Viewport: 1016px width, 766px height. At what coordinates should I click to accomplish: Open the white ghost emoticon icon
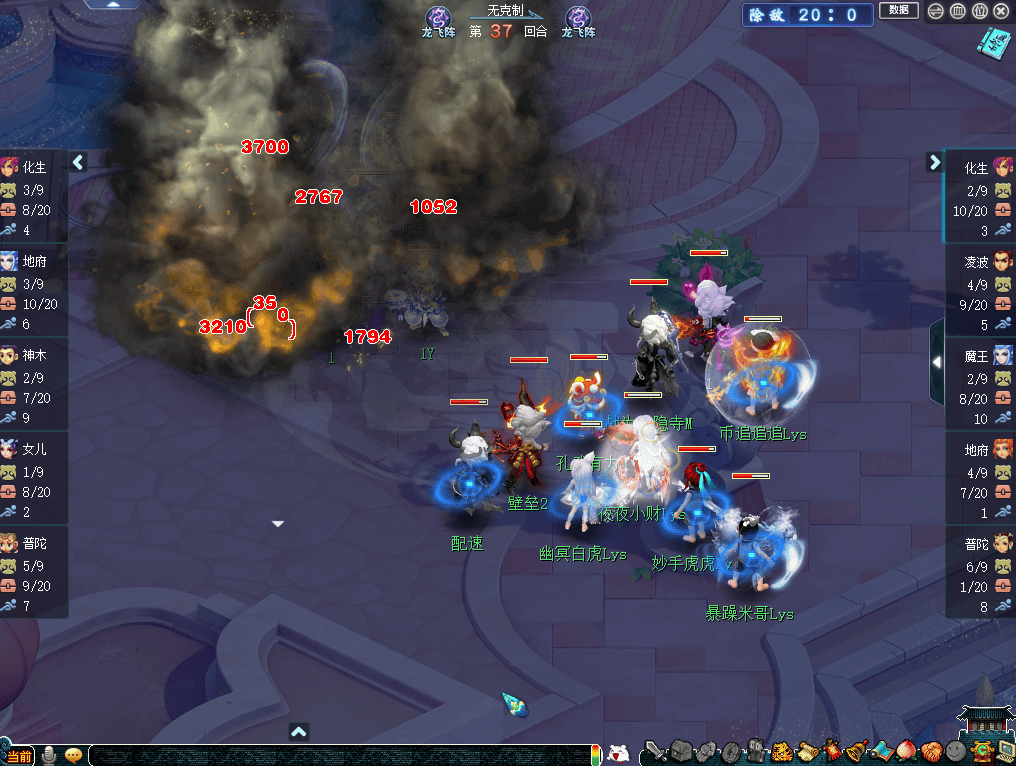[x=619, y=754]
